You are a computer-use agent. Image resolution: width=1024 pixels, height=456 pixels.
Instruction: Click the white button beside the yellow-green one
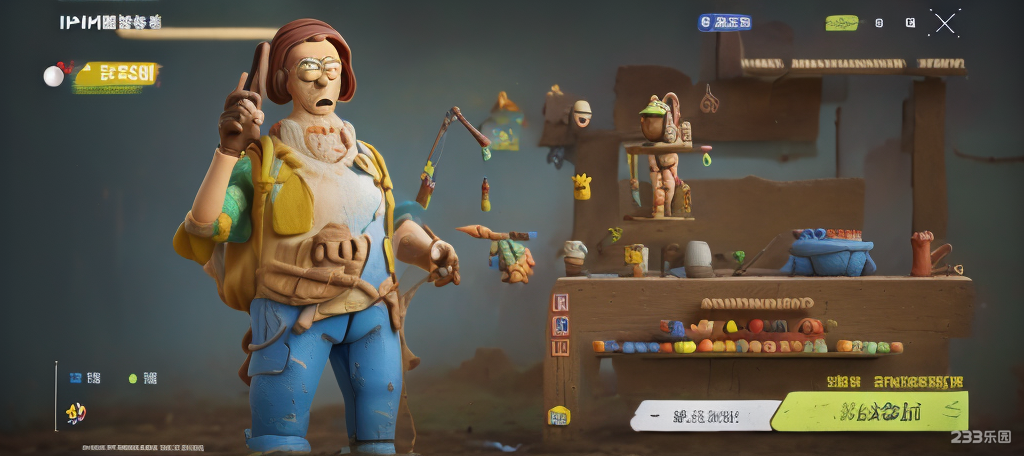[706, 414]
